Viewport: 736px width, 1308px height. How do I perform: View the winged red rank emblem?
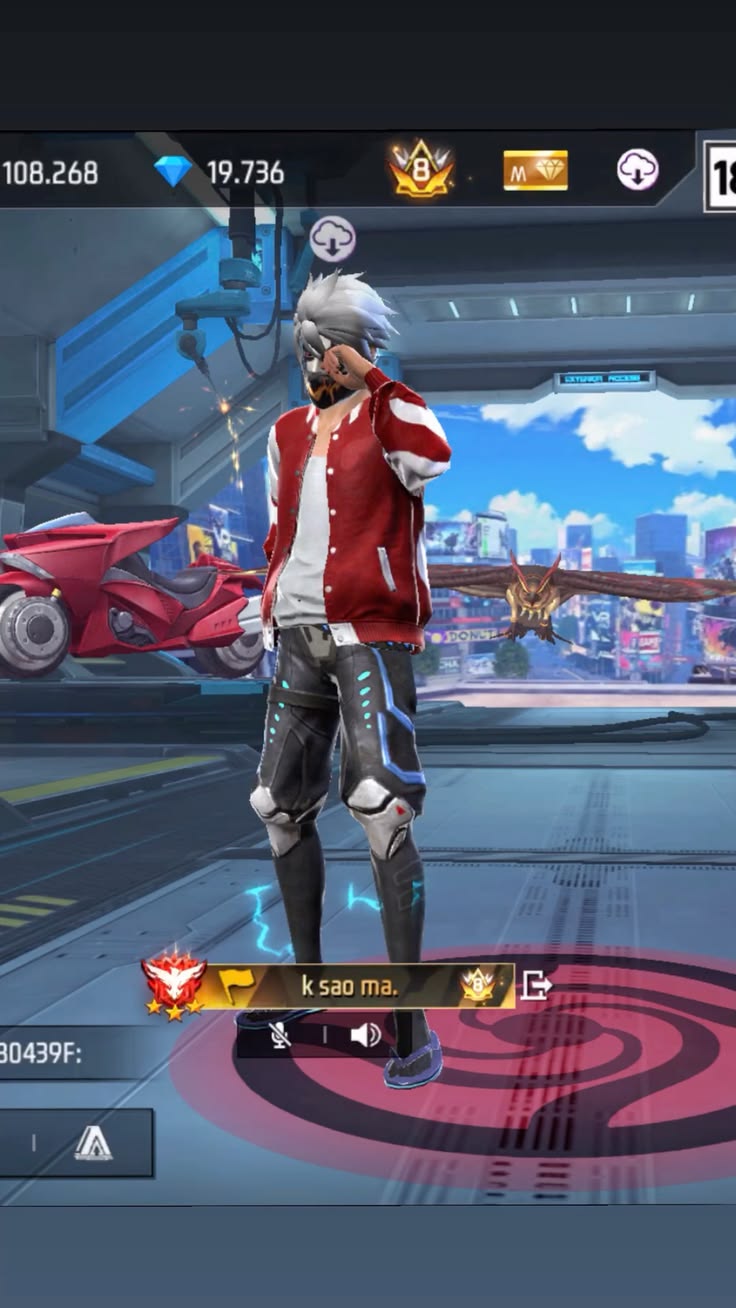click(174, 984)
